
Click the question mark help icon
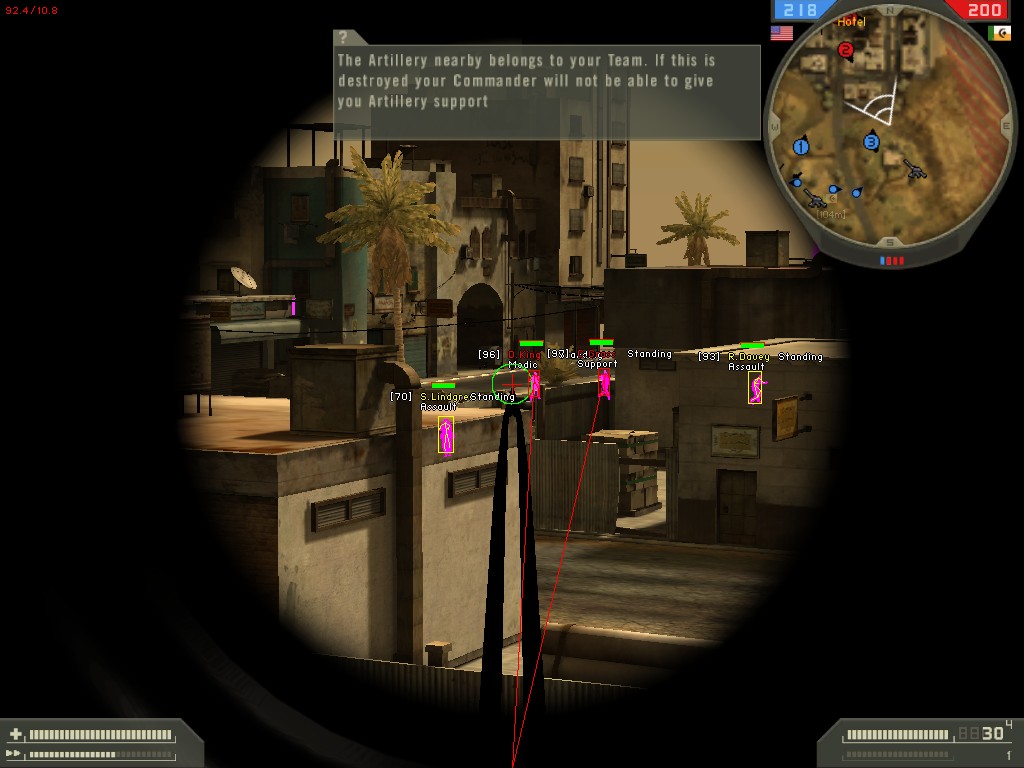343,37
